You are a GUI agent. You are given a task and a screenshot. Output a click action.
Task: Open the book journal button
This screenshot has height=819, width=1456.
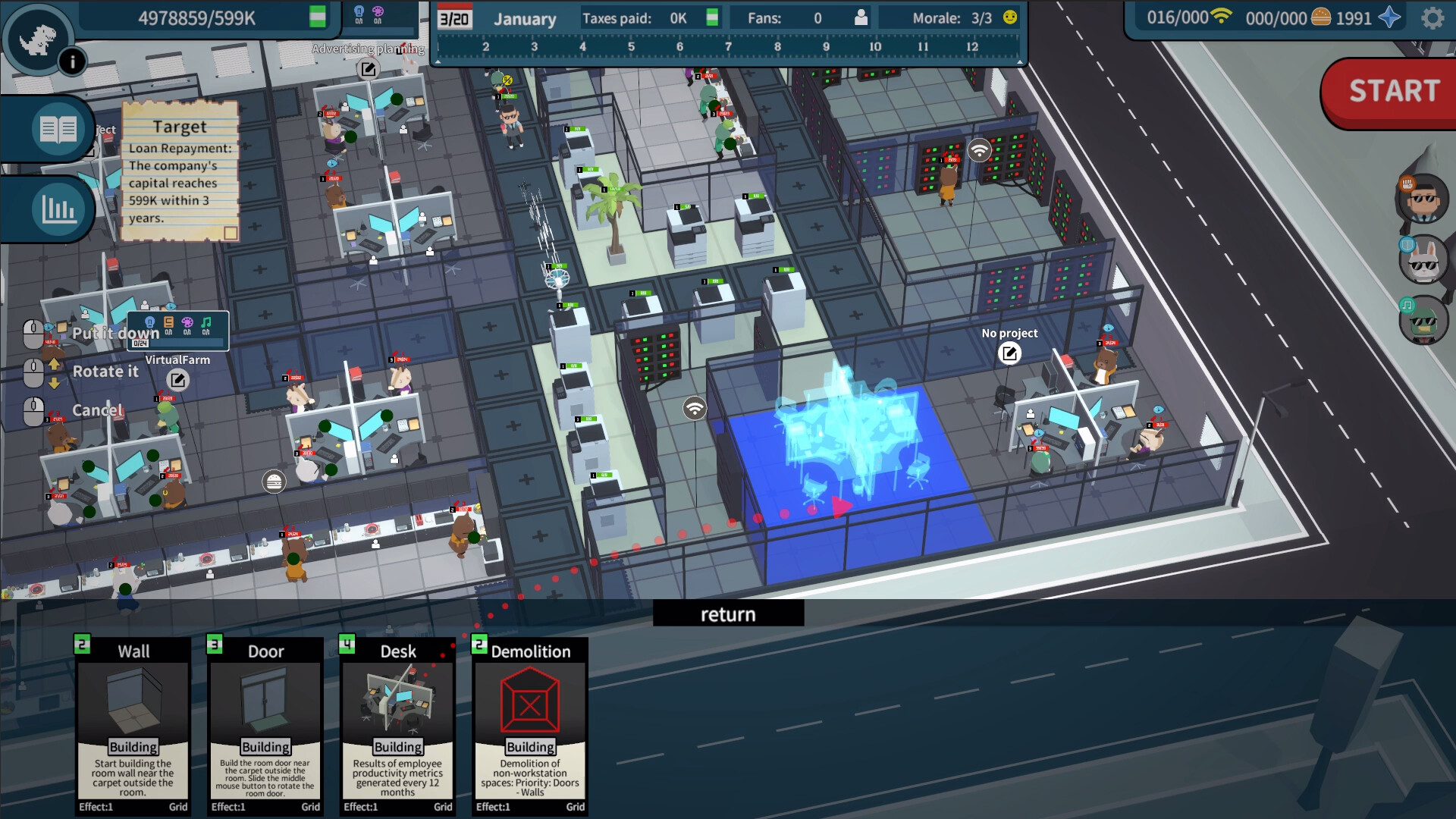58,130
